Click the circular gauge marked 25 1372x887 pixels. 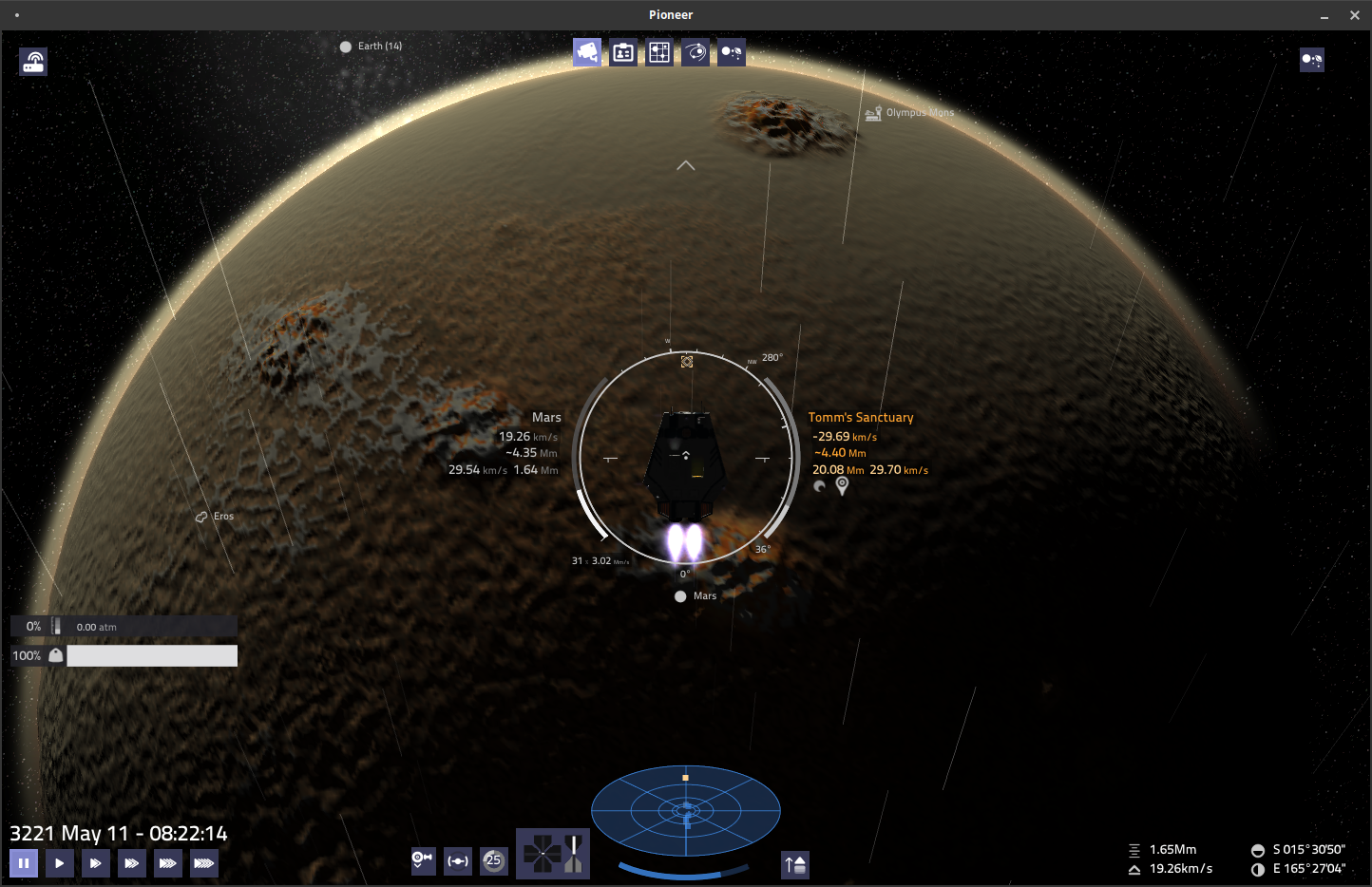(x=494, y=860)
